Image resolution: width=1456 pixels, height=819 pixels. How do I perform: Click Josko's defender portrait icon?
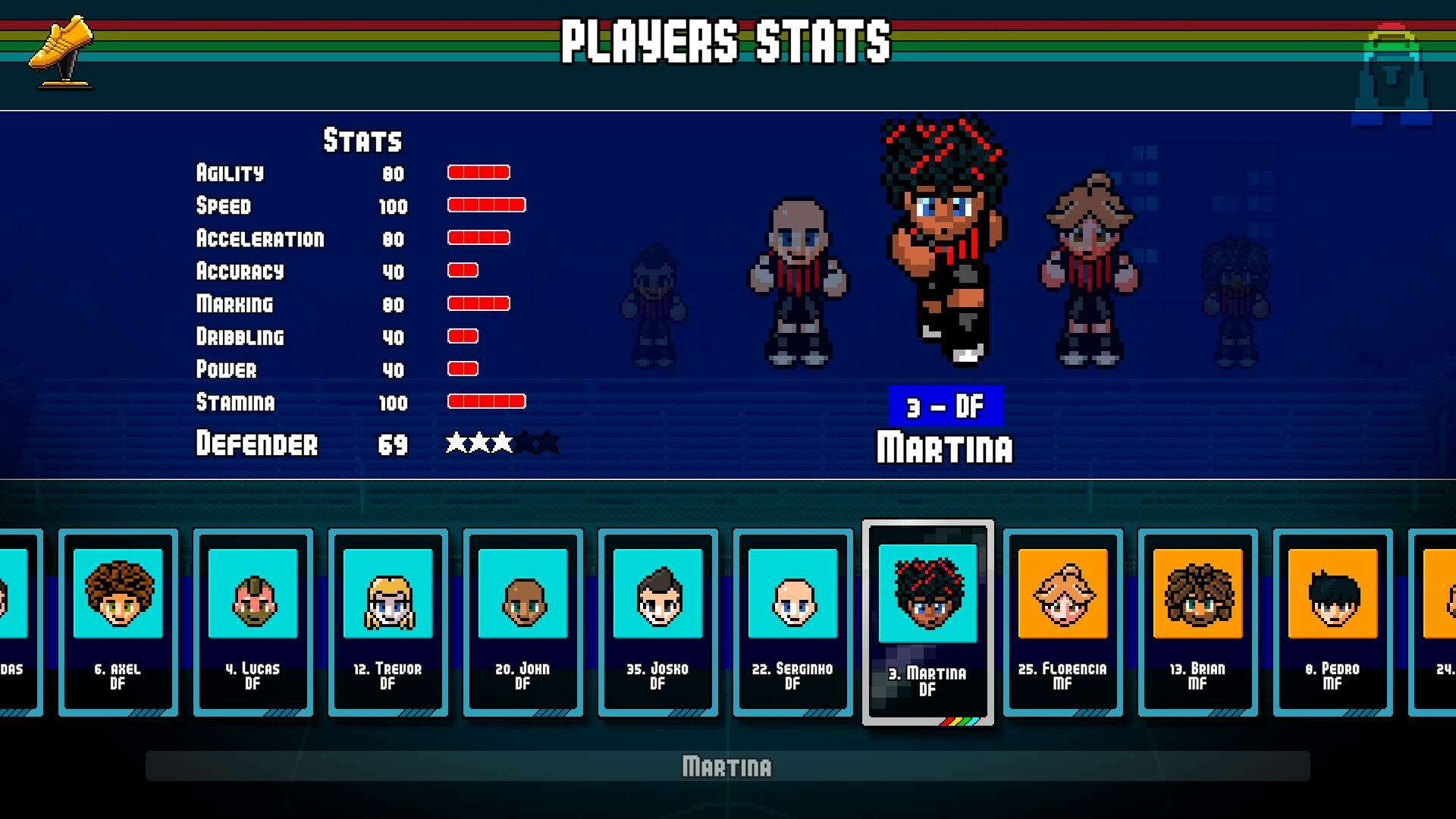(x=657, y=595)
